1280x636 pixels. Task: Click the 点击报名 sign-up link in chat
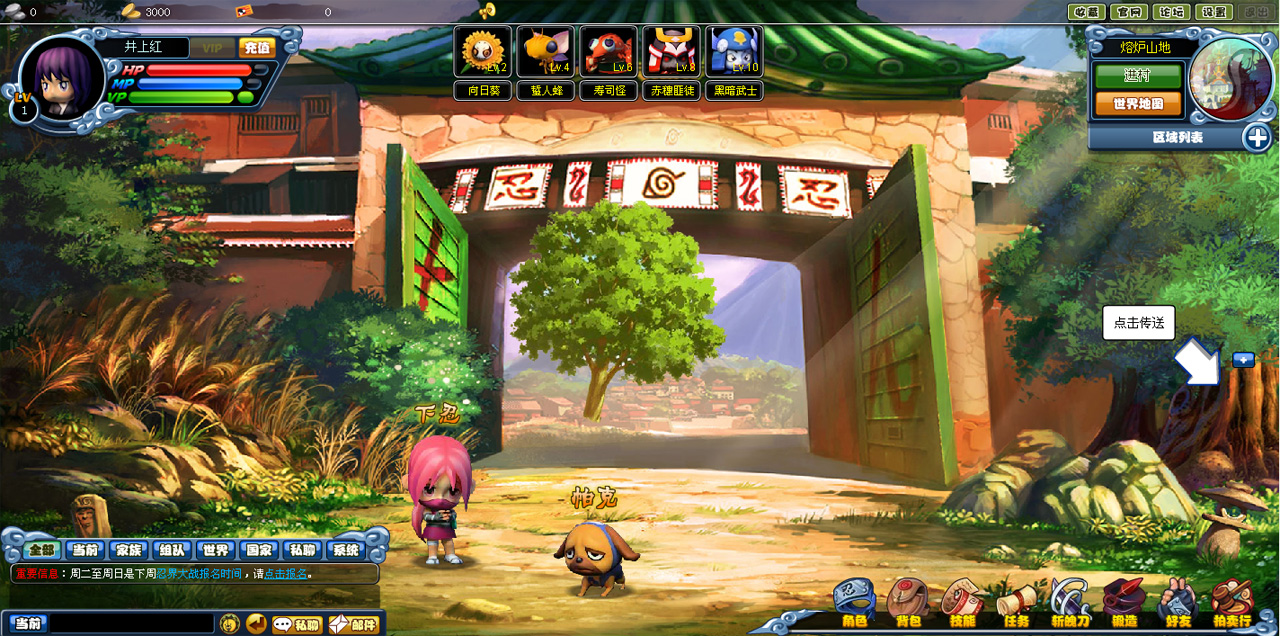click(x=285, y=574)
